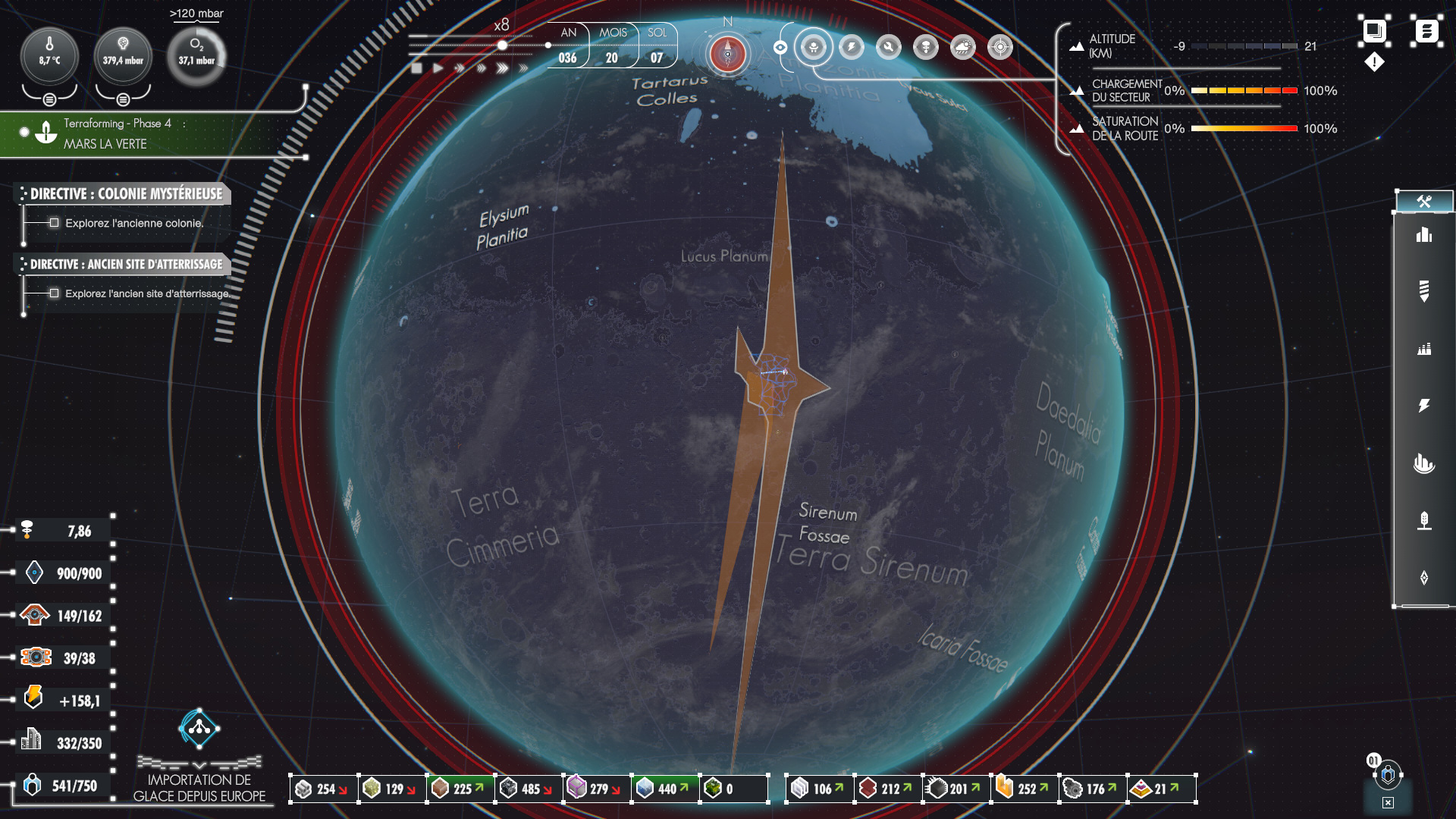Select the crosshair target overlay
Image resolution: width=1456 pixels, height=819 pixels.
pyautogui.click(x=1000, y=48)
